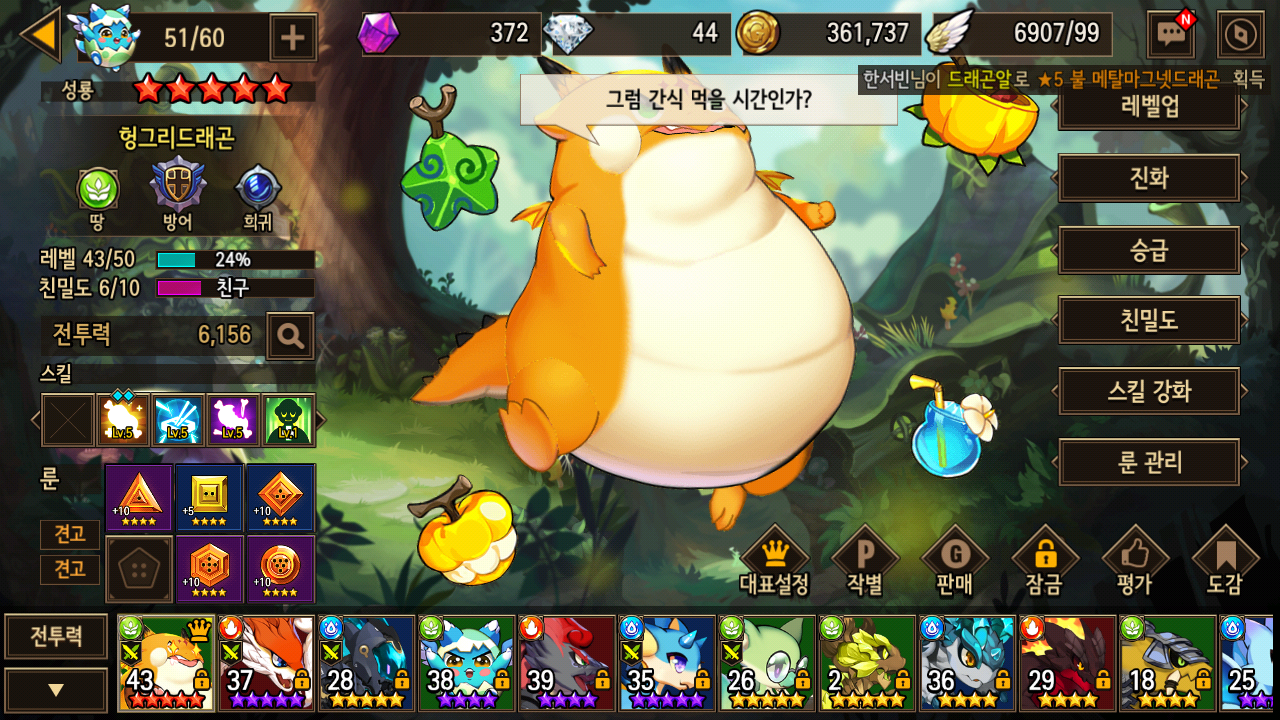The height and width of the screenshot is (720, 1280).
Task: Open the 진화 evolution menu
Action: (x=1149, y=180)
